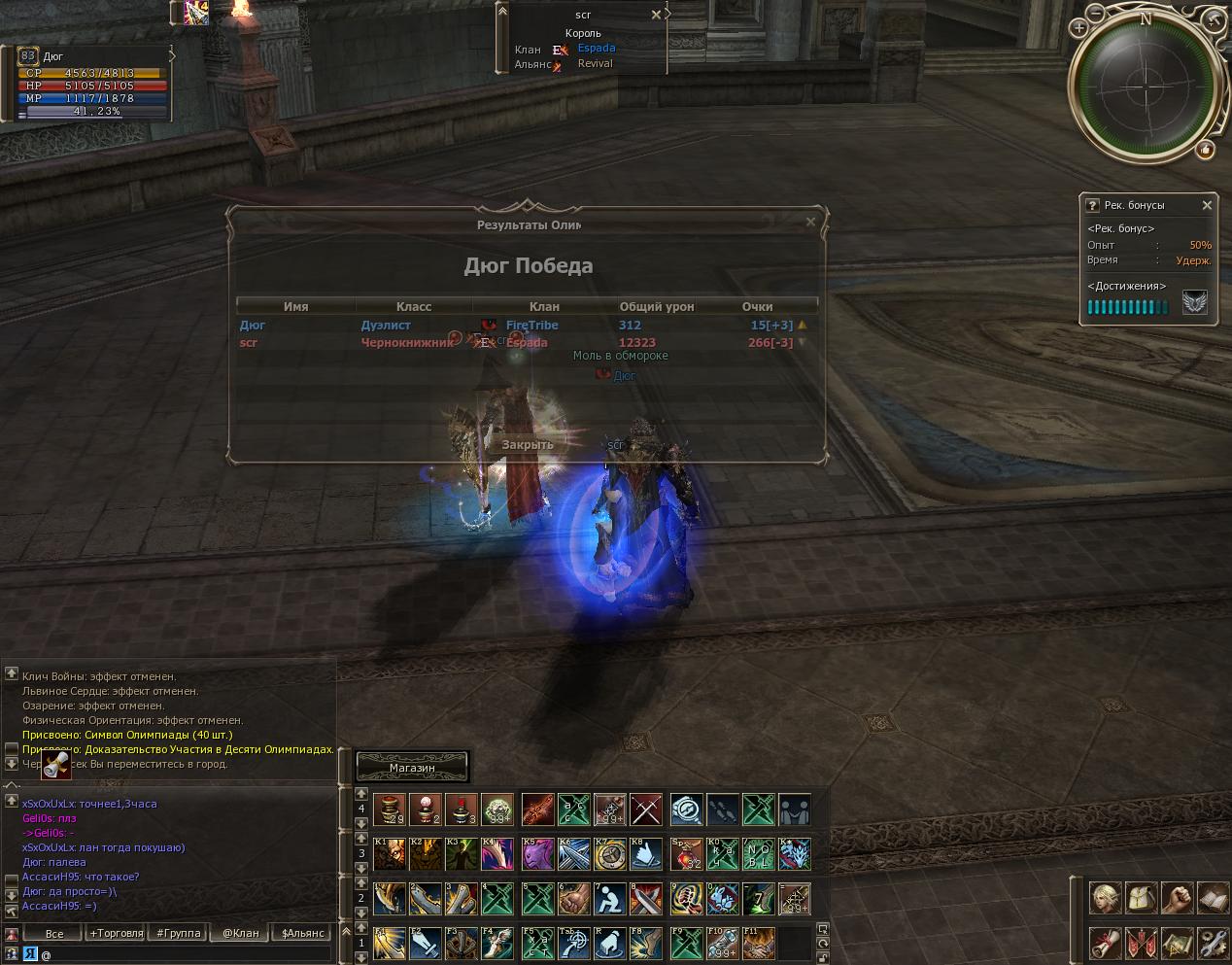Open help for Рек. бонусы panel
Viewport: 1232px width, 965px height.
pyautogui.click(x=1092, y=205)
